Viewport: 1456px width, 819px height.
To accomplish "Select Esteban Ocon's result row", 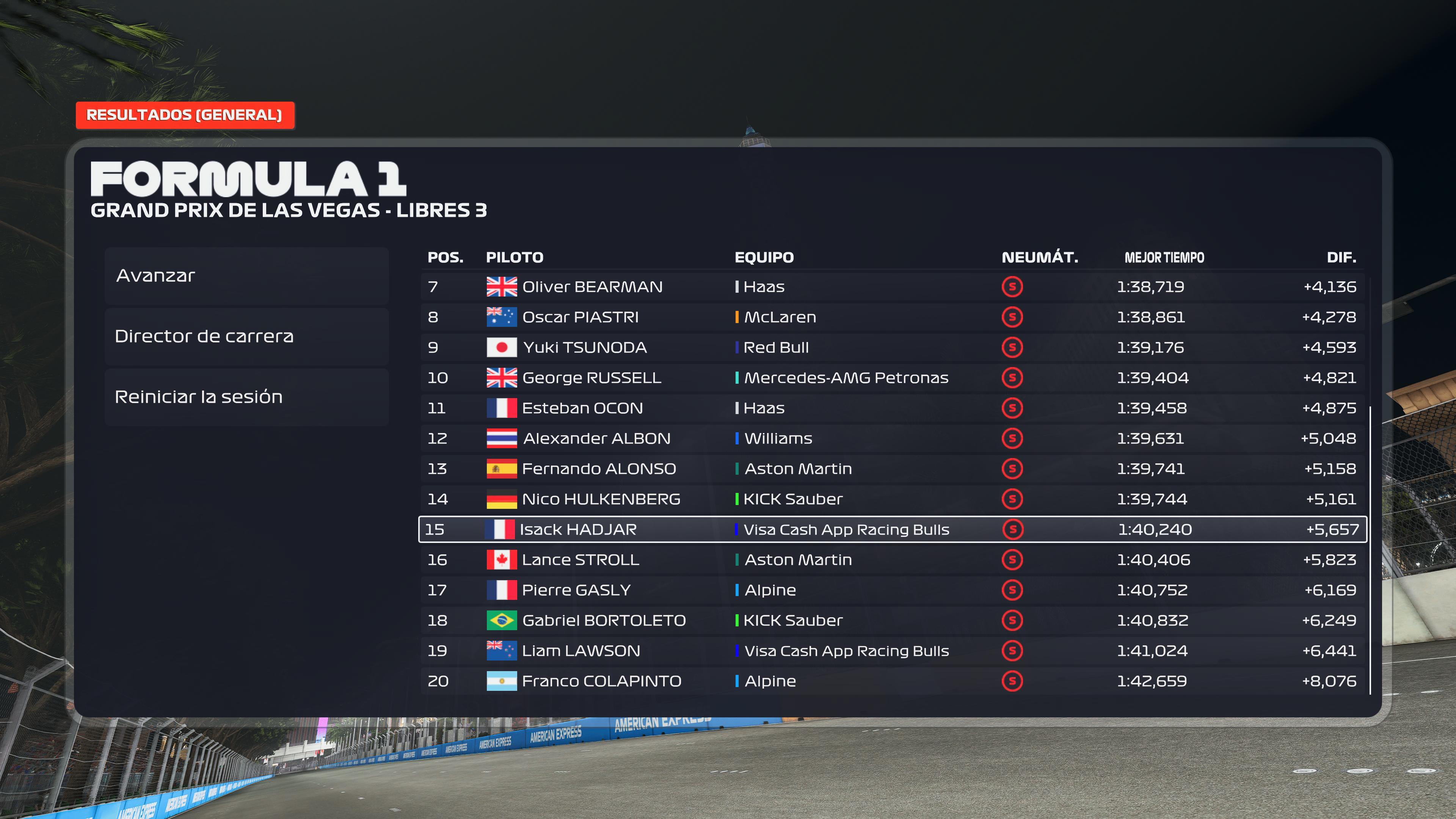I will 892,408.
